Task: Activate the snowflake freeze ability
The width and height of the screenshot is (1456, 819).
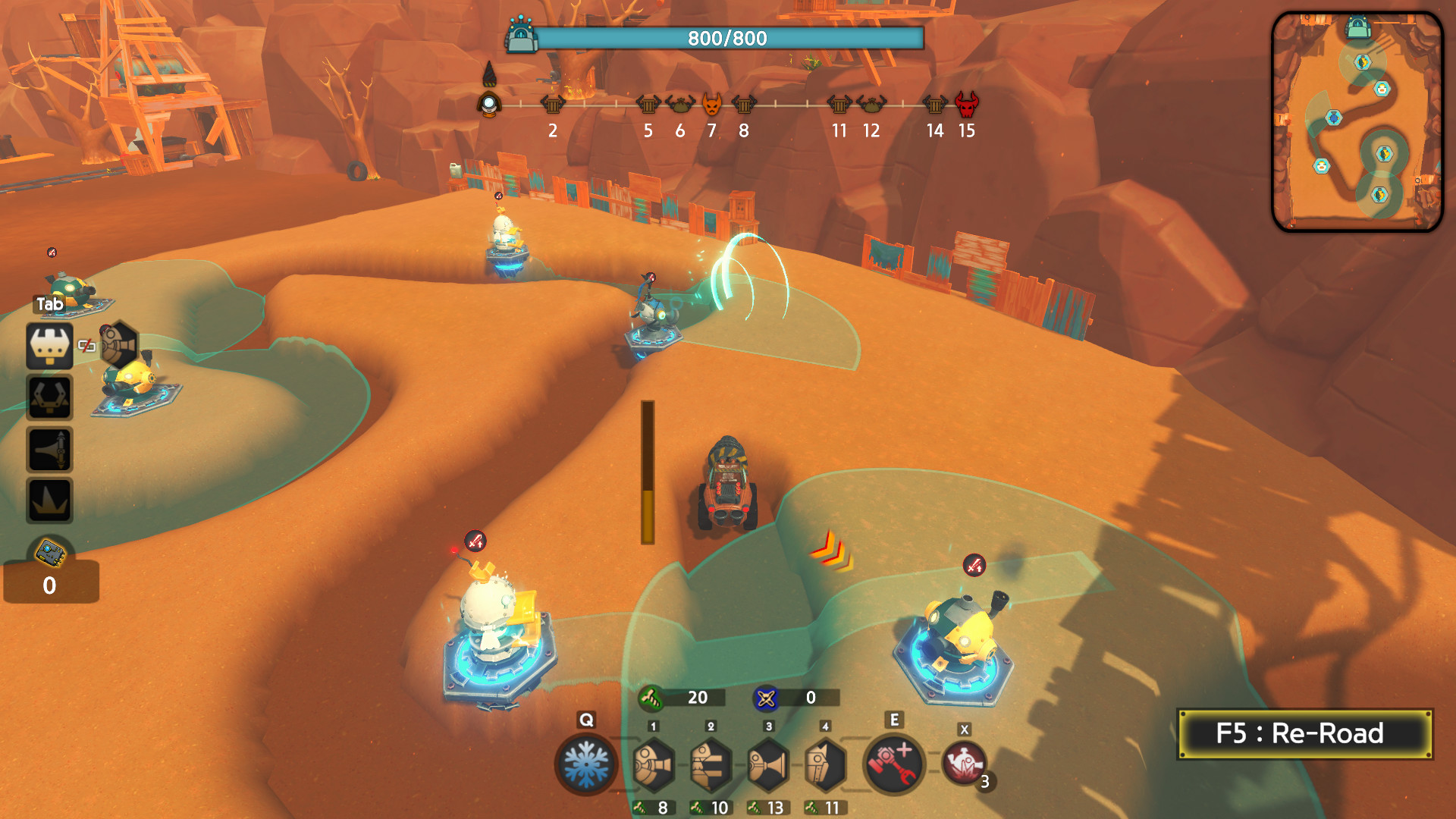Action: (586, 764)
